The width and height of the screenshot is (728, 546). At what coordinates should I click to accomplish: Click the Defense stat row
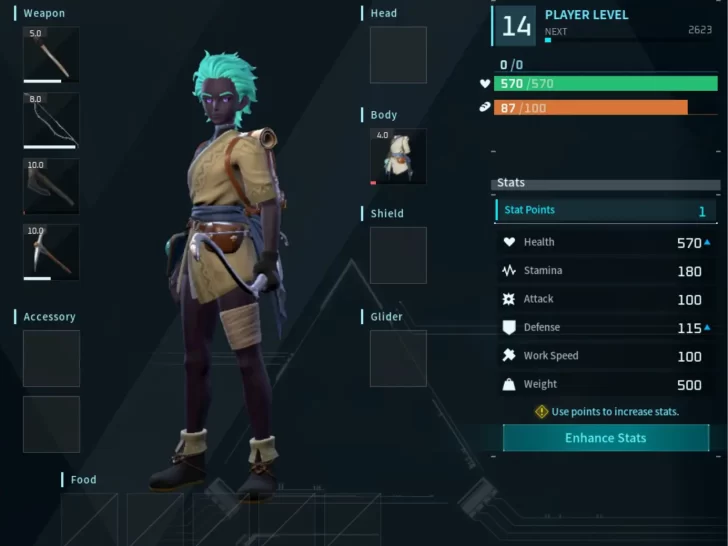[x=606, y=327]
